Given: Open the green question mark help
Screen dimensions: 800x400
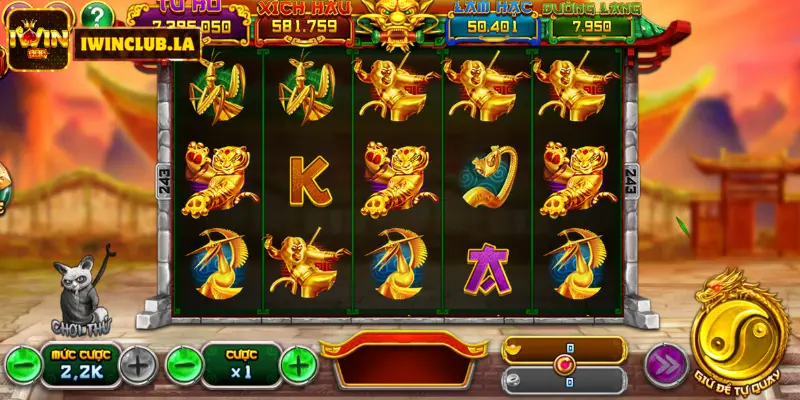Looking at the screenshot, I should coord(96,14).
